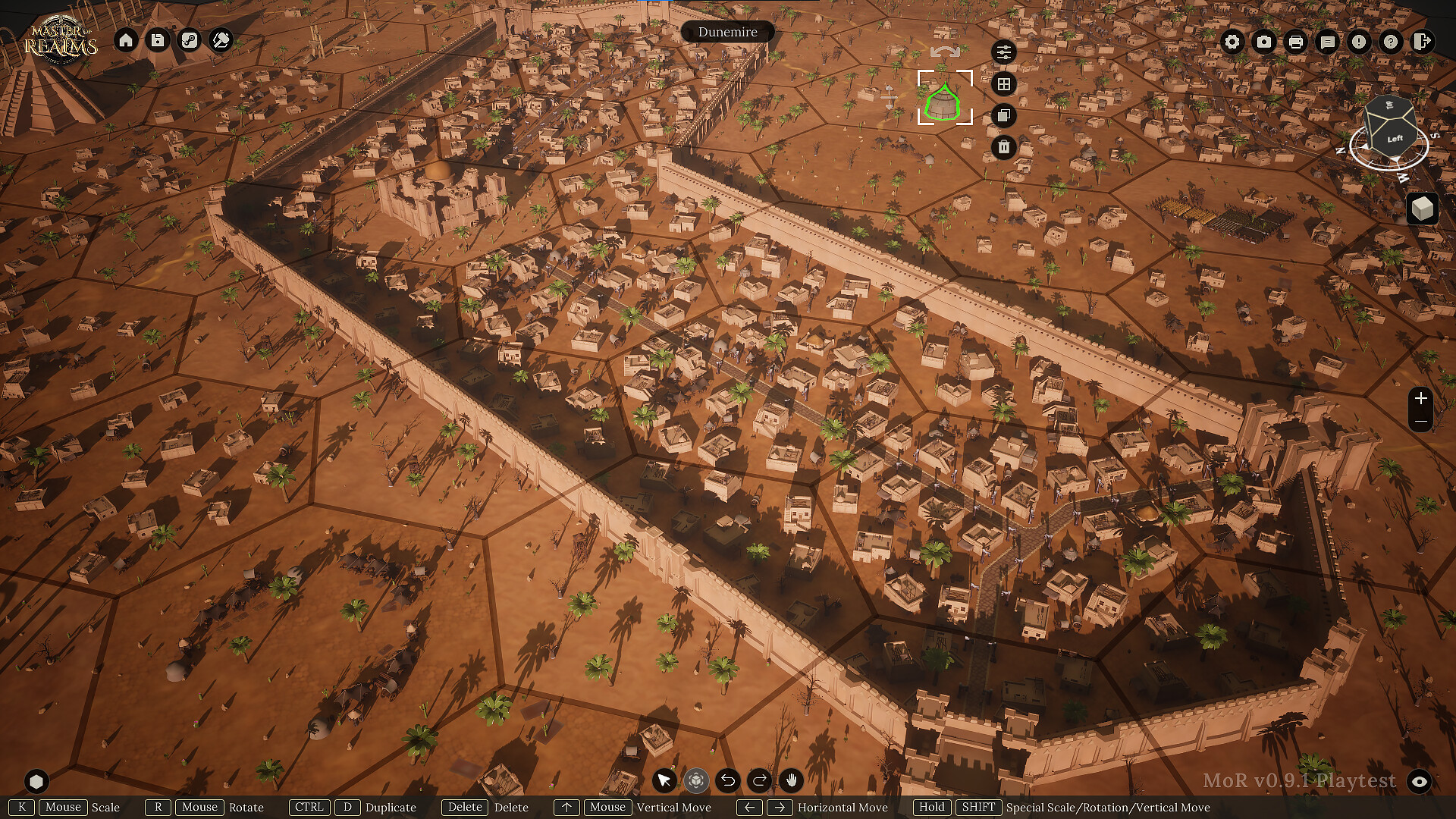Show the exclamation mark alert panel

(1359, 42)
